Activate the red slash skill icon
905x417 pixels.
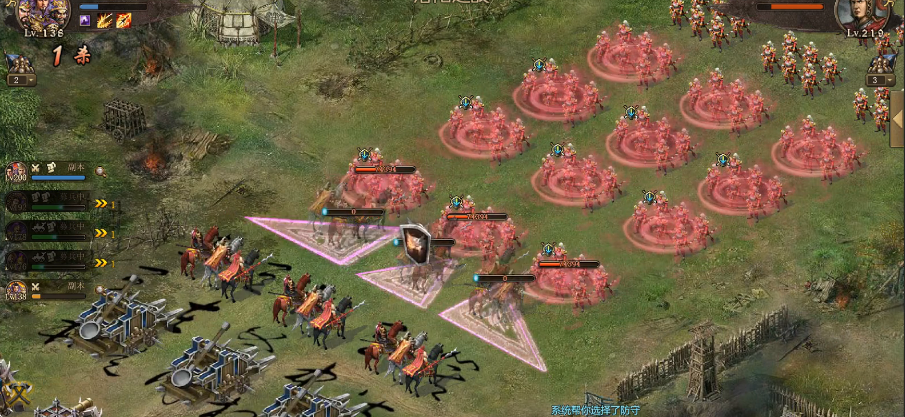point(123,20)
